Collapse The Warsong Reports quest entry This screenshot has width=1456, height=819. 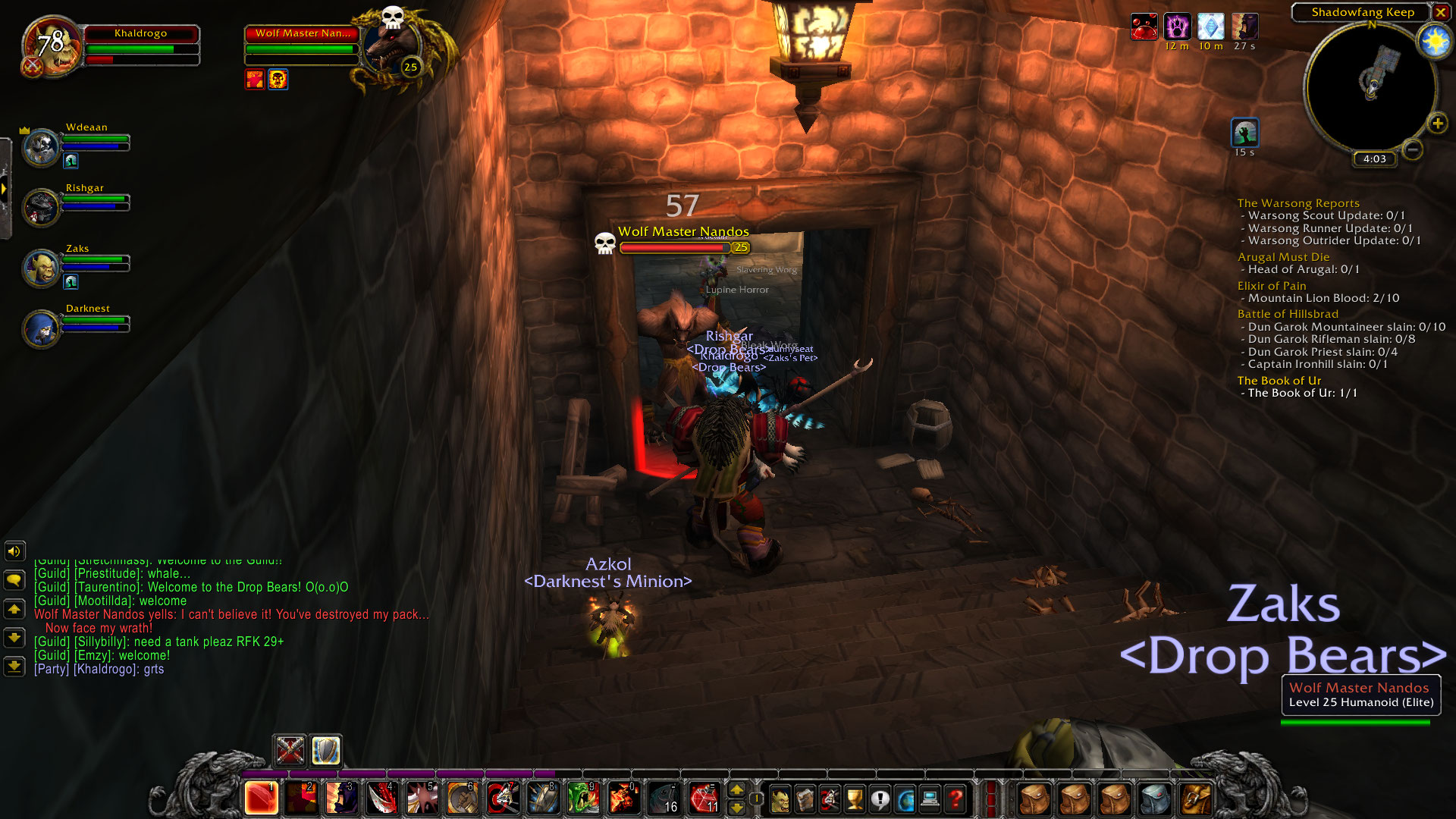pyautogui.click(x=1298, y=203)
